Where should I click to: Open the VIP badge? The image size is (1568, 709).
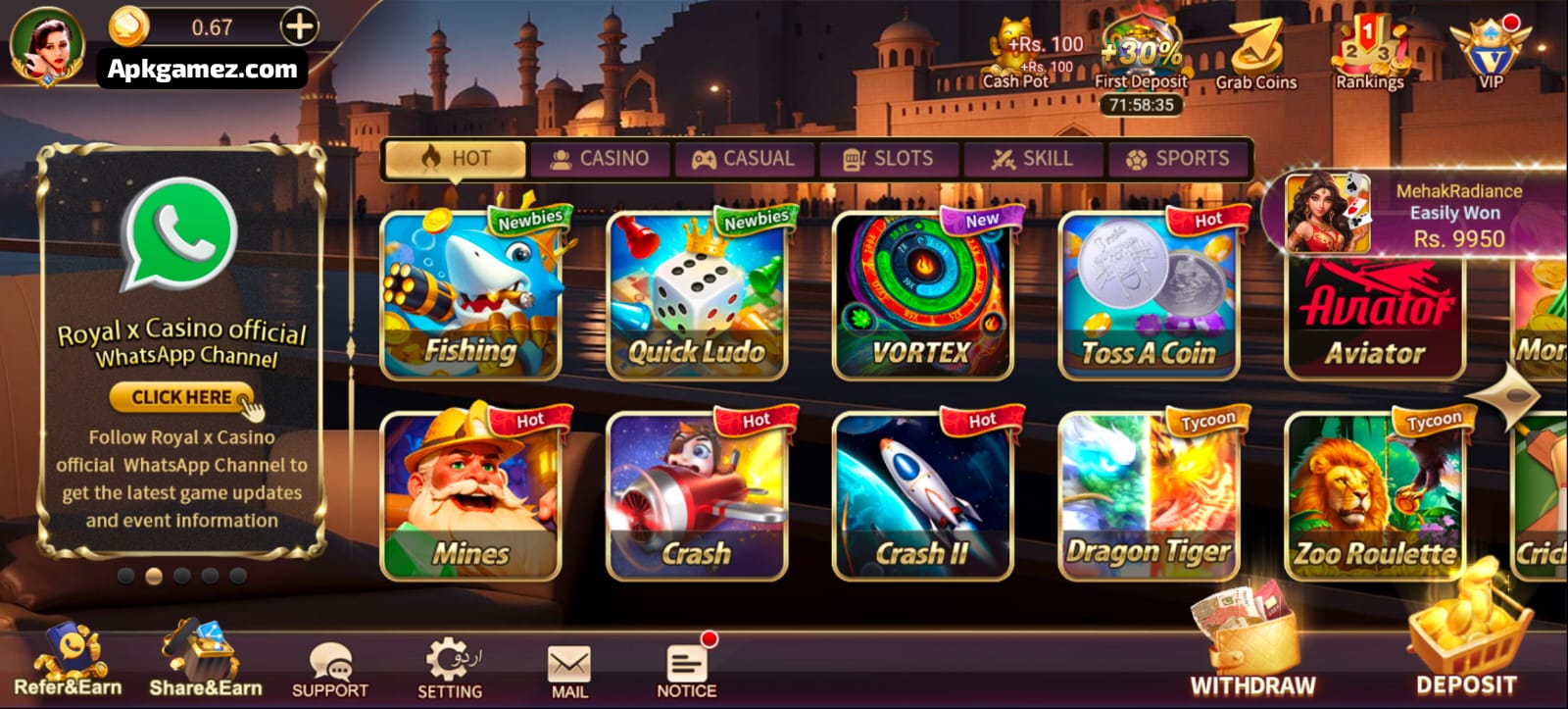point(1490,51)
